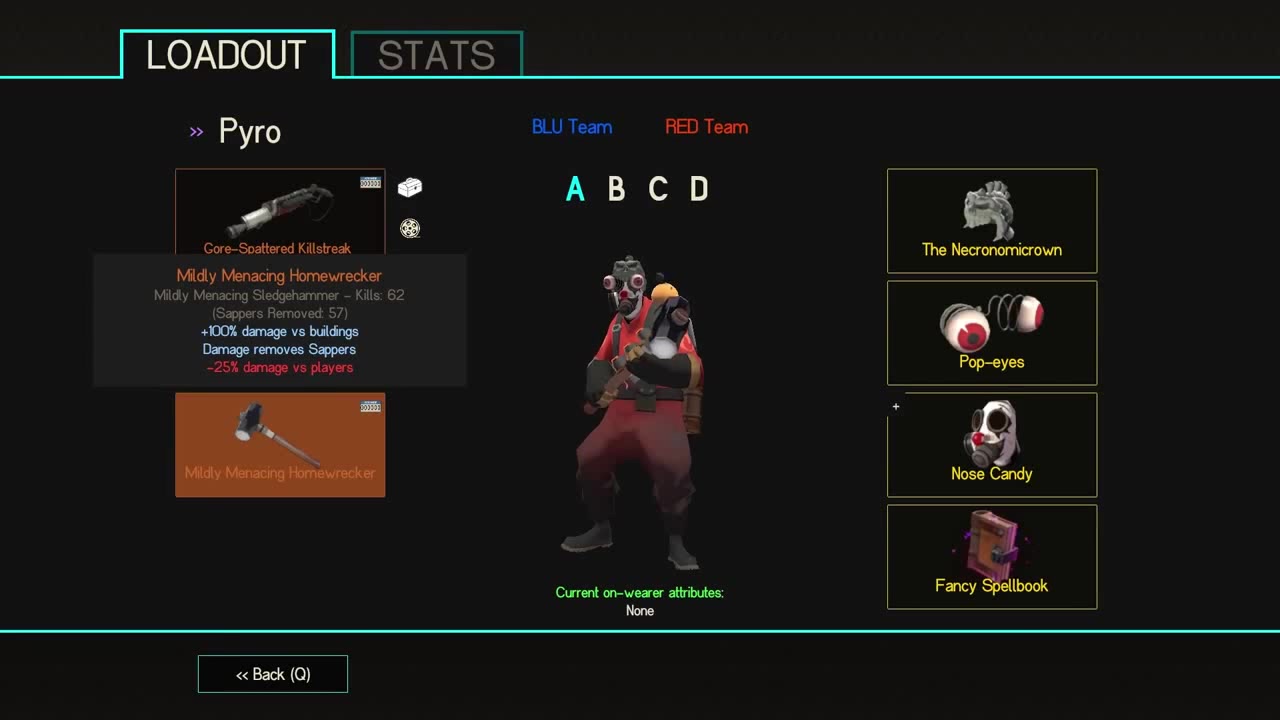Select the Pop-eyes cosmetic item
The image size is (1280, 720).
click(991, 333)
